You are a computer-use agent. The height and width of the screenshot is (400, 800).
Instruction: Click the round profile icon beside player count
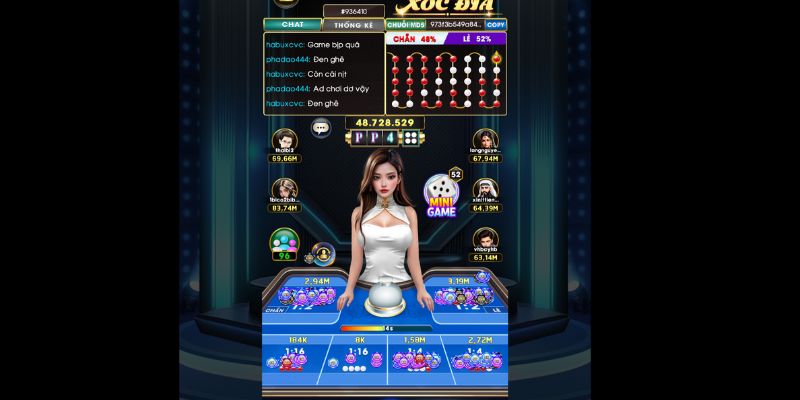click(322, 253)
